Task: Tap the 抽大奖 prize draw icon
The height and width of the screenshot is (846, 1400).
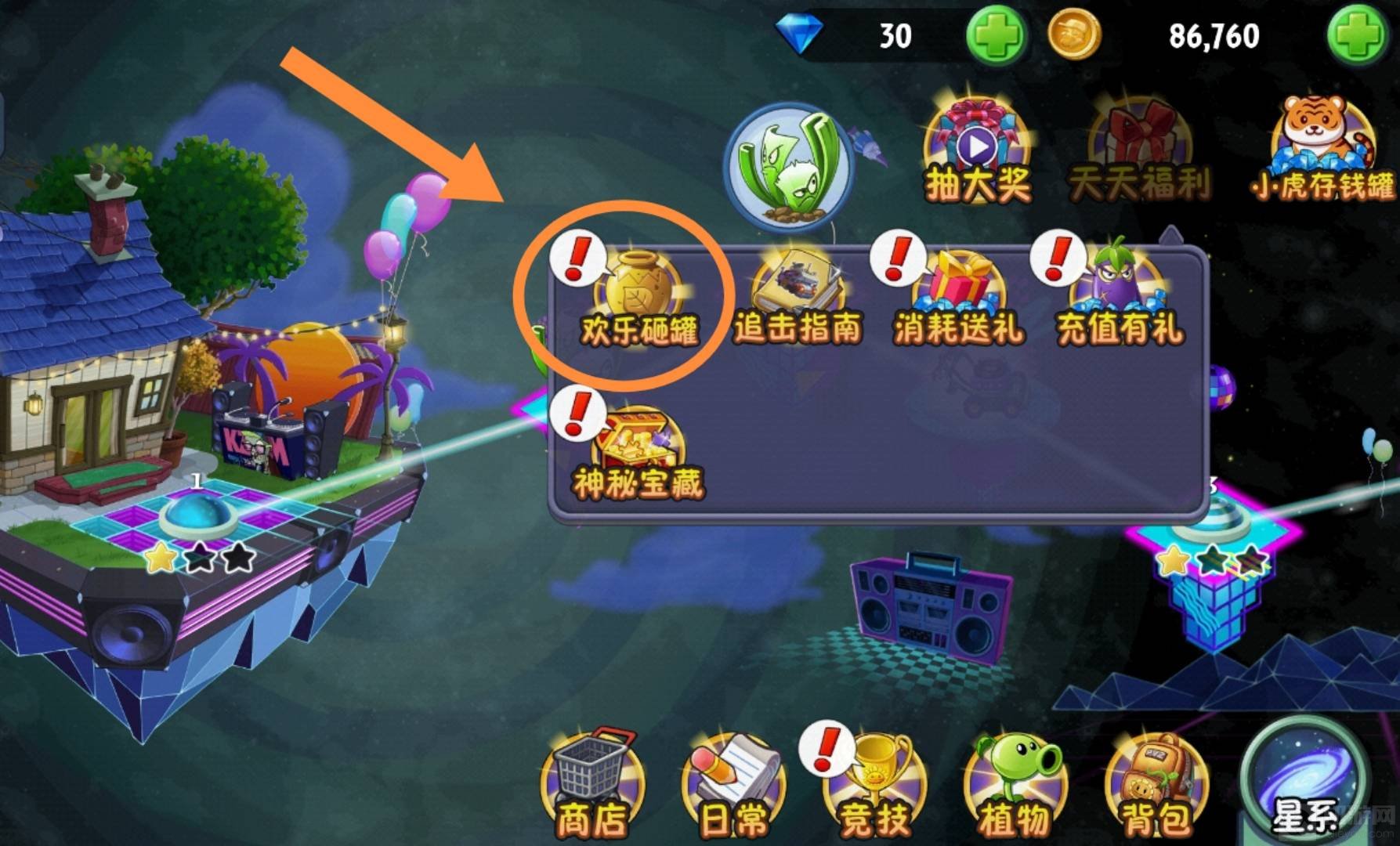Action: (x=977, y=153)
